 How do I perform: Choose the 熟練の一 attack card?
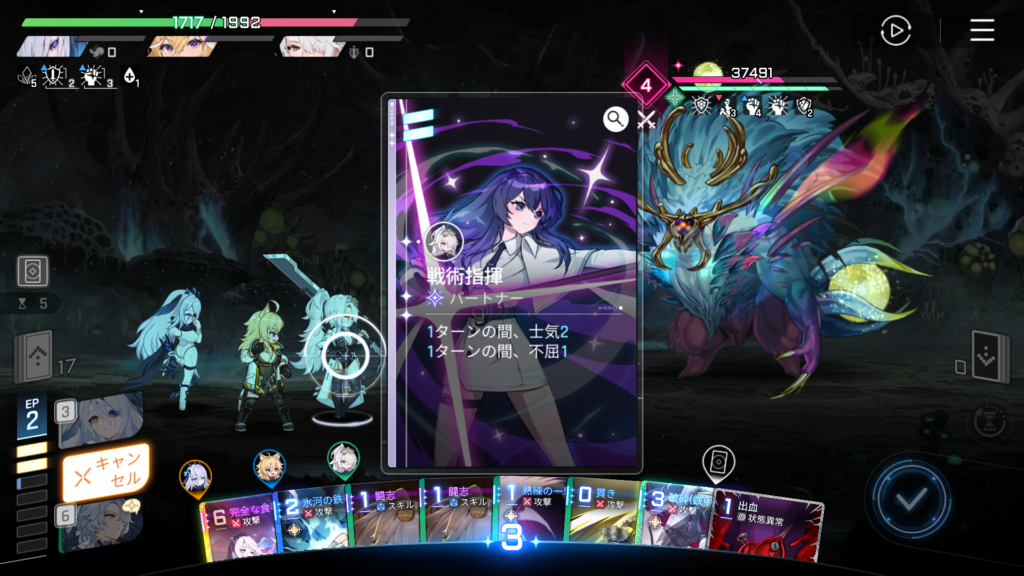point(530,520)
